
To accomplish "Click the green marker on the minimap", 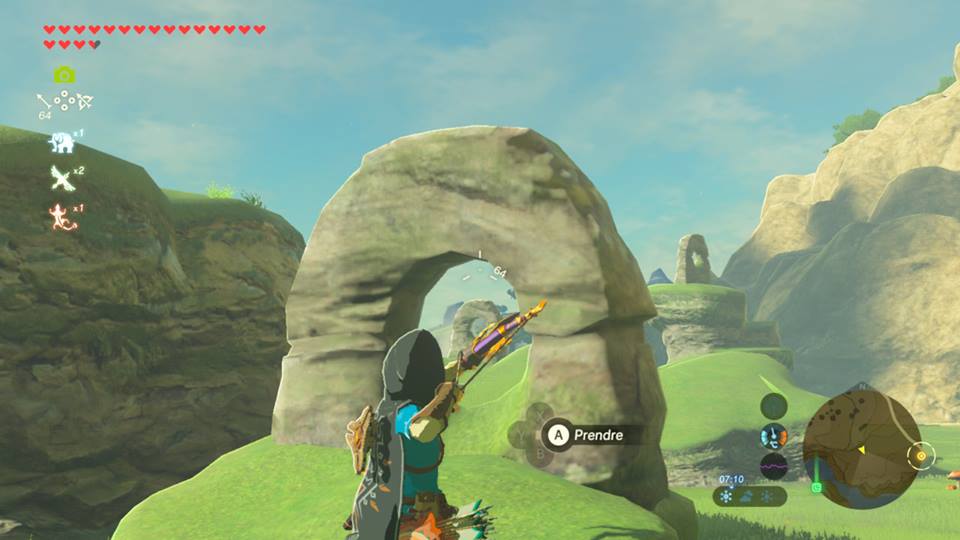I will click(x=817, y=488).
